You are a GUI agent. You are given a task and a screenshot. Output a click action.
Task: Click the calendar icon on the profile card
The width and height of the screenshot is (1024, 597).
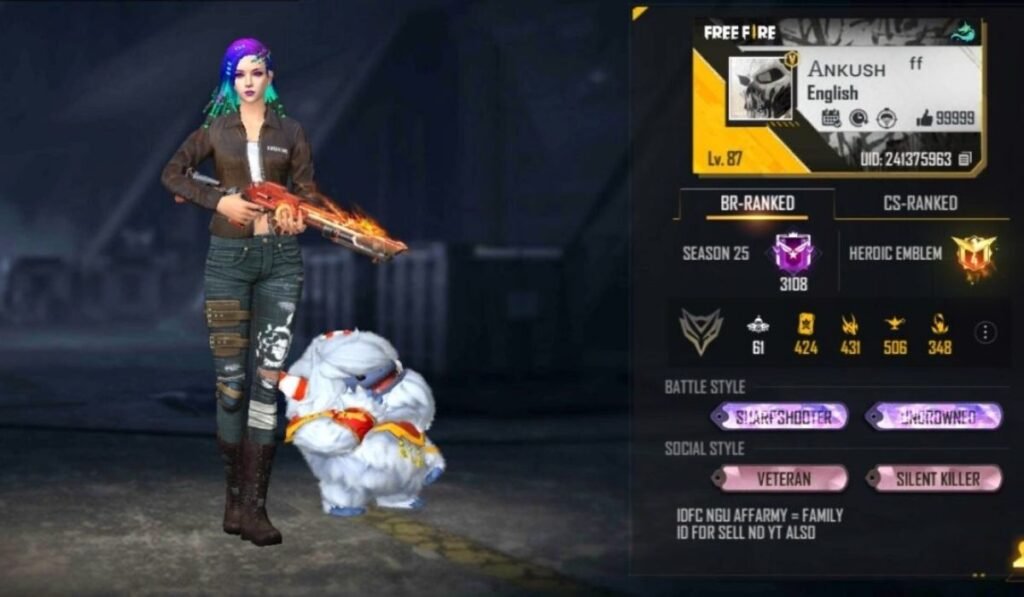coord(831,118)
